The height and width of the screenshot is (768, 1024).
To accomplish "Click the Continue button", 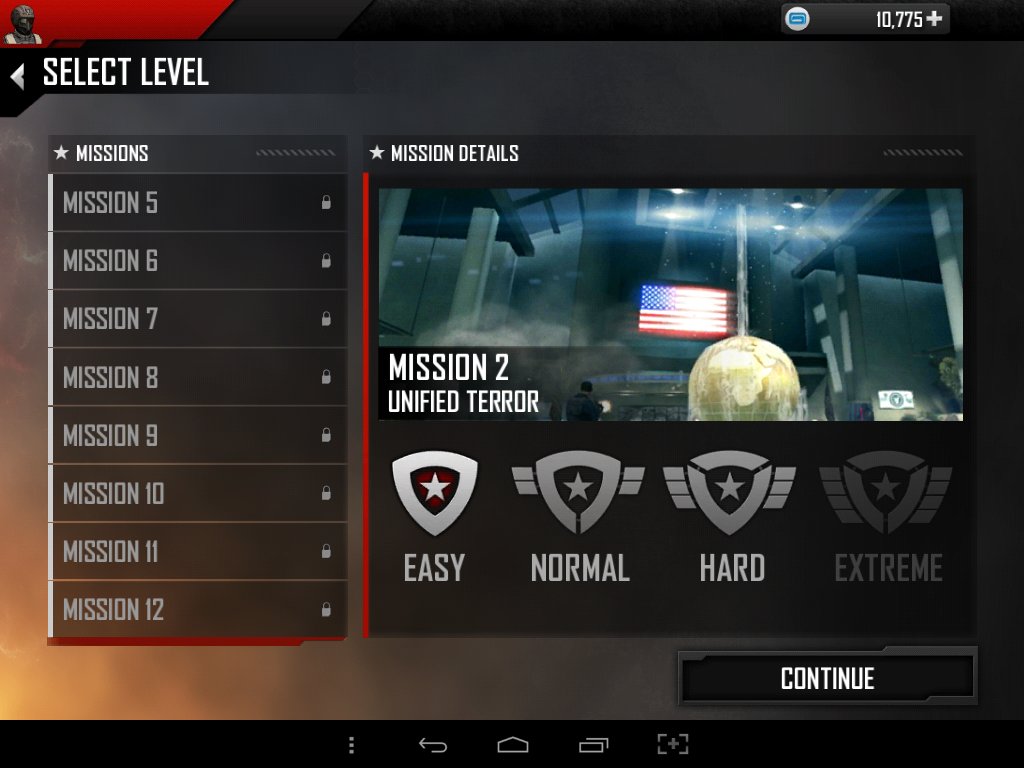I will click(827, 679).
